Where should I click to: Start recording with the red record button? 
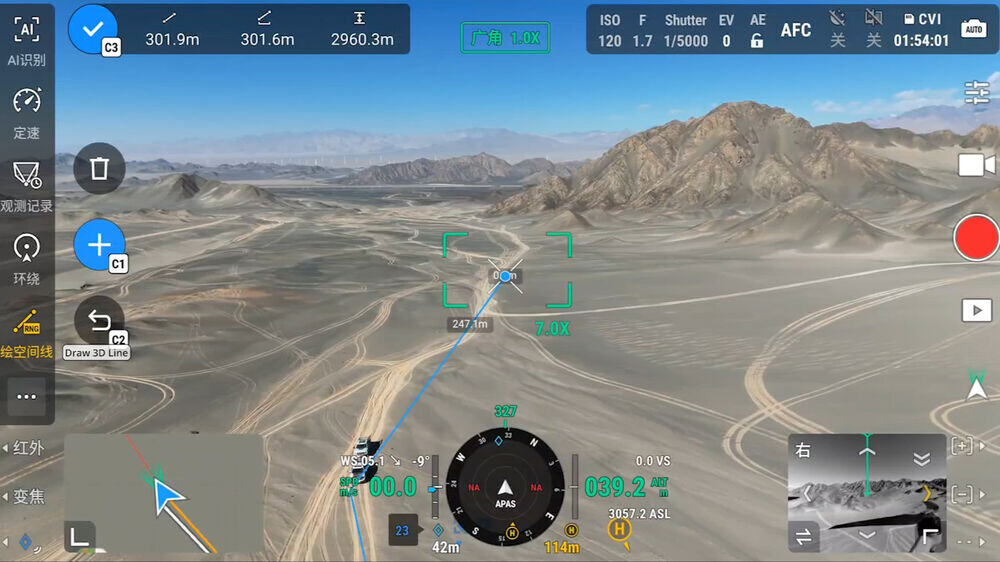coord(976,238)
